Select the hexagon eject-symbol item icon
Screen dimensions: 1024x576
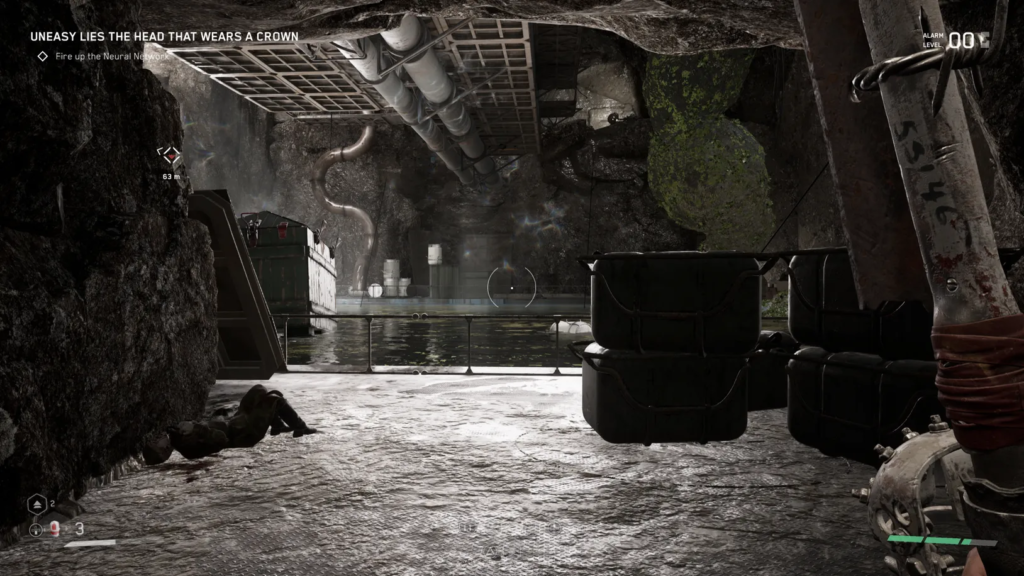coord(34,505)
